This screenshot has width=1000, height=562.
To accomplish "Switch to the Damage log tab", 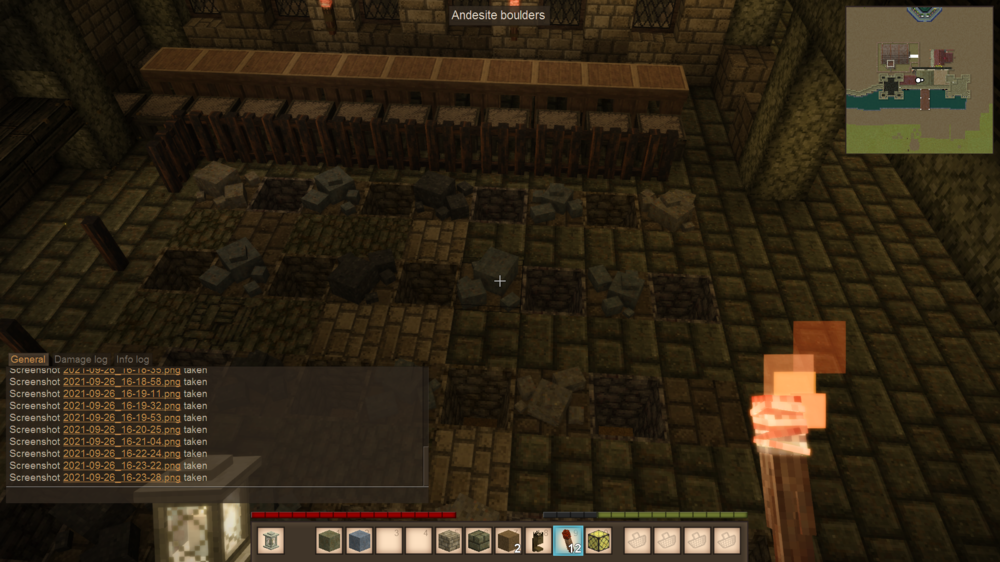I will (x=80, y=359).
